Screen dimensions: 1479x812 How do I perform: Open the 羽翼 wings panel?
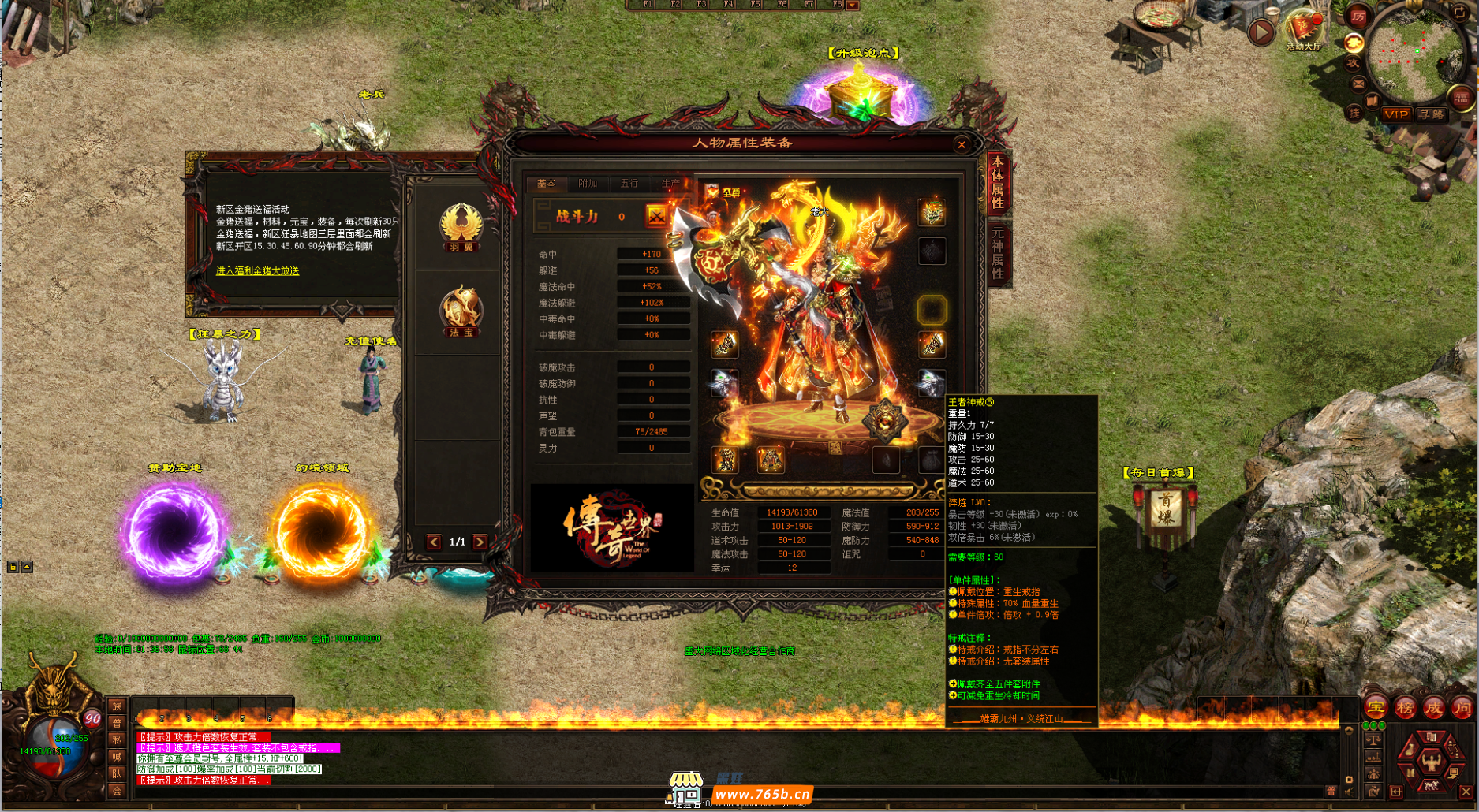tap(461, 228)
